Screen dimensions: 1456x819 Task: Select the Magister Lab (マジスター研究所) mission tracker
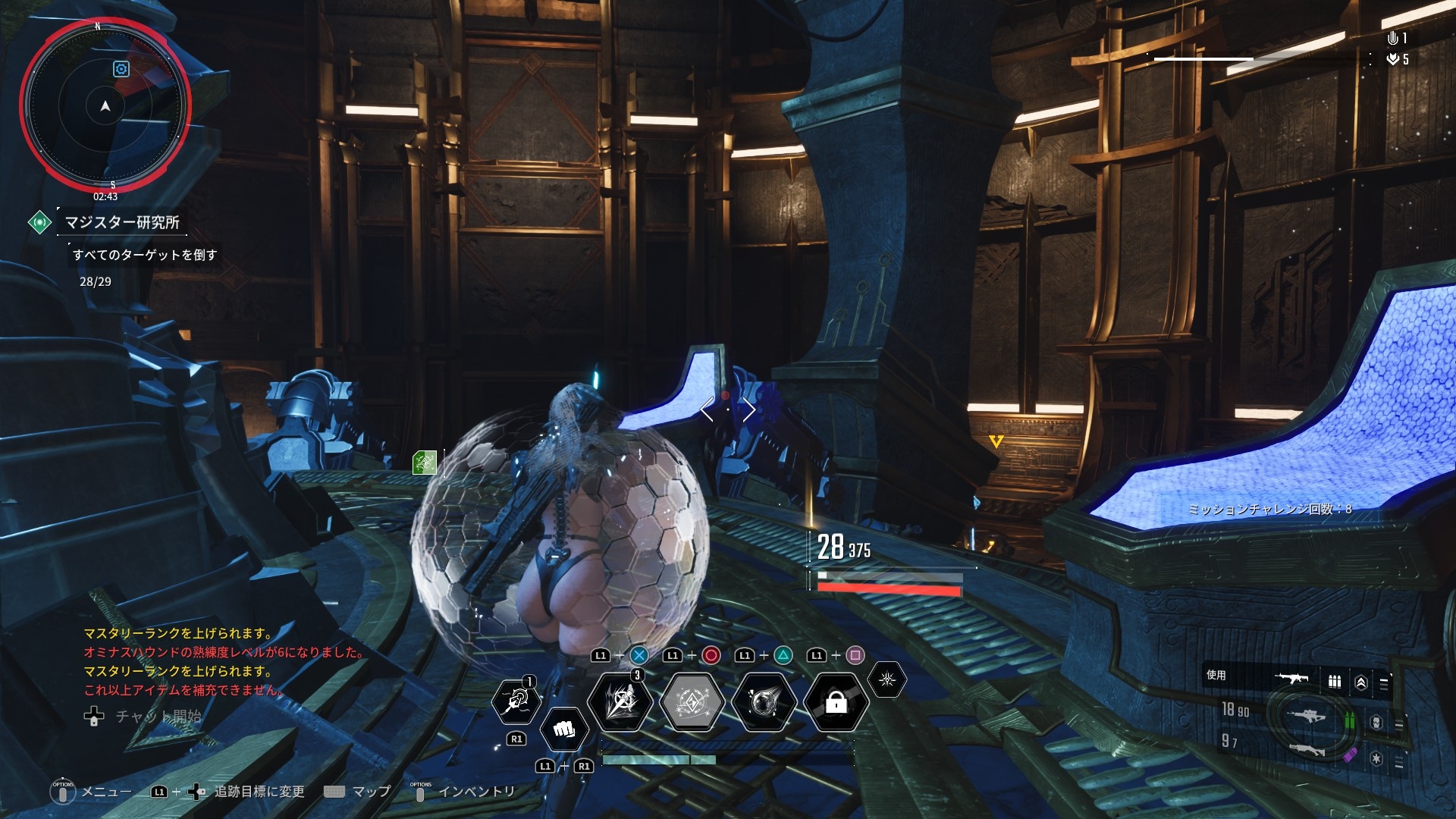tap(121, 222)
